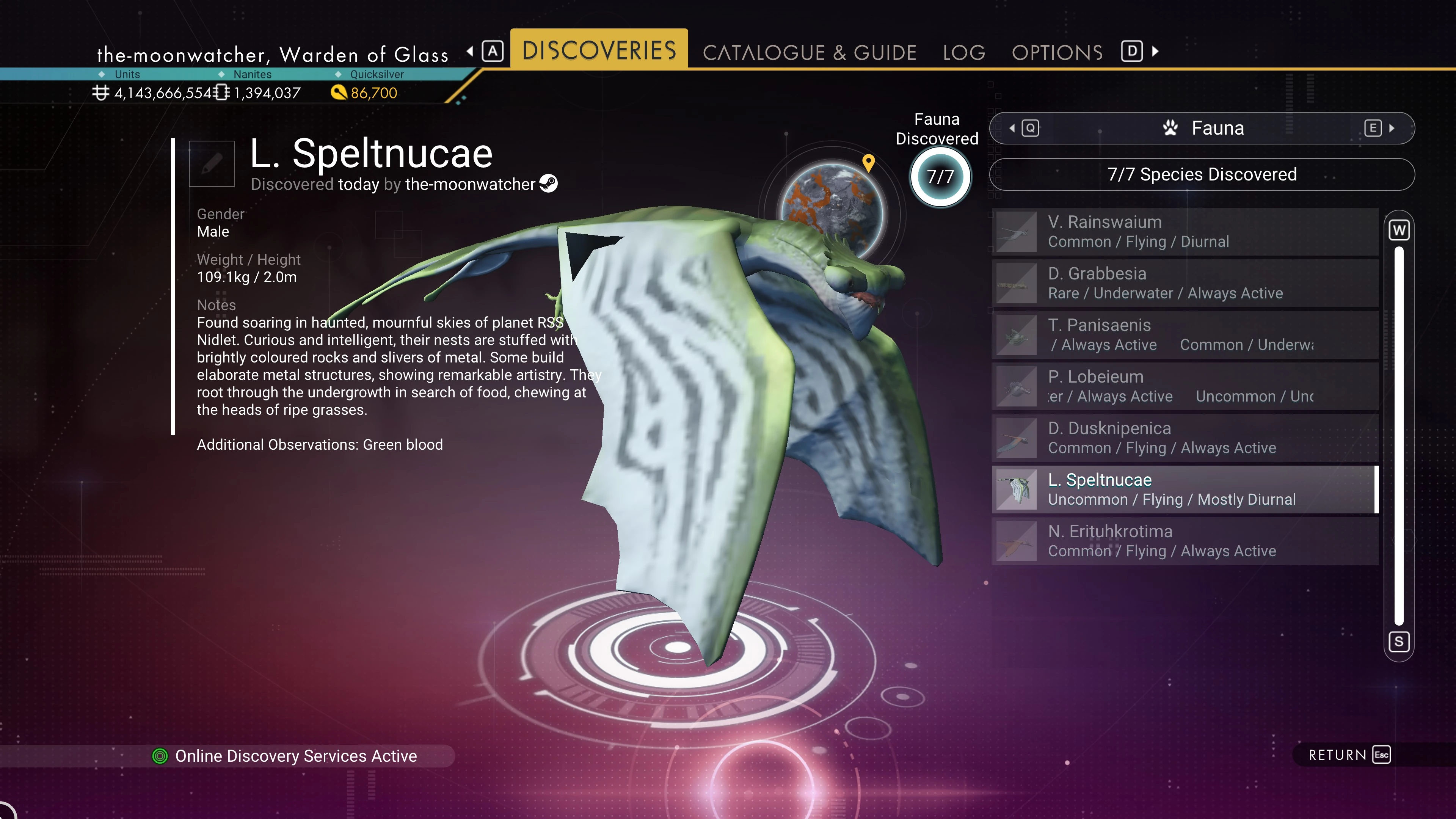Click the 7/7 Fauna Discovered badge
Screen dimensions: 1456x819
click(940, 177)
